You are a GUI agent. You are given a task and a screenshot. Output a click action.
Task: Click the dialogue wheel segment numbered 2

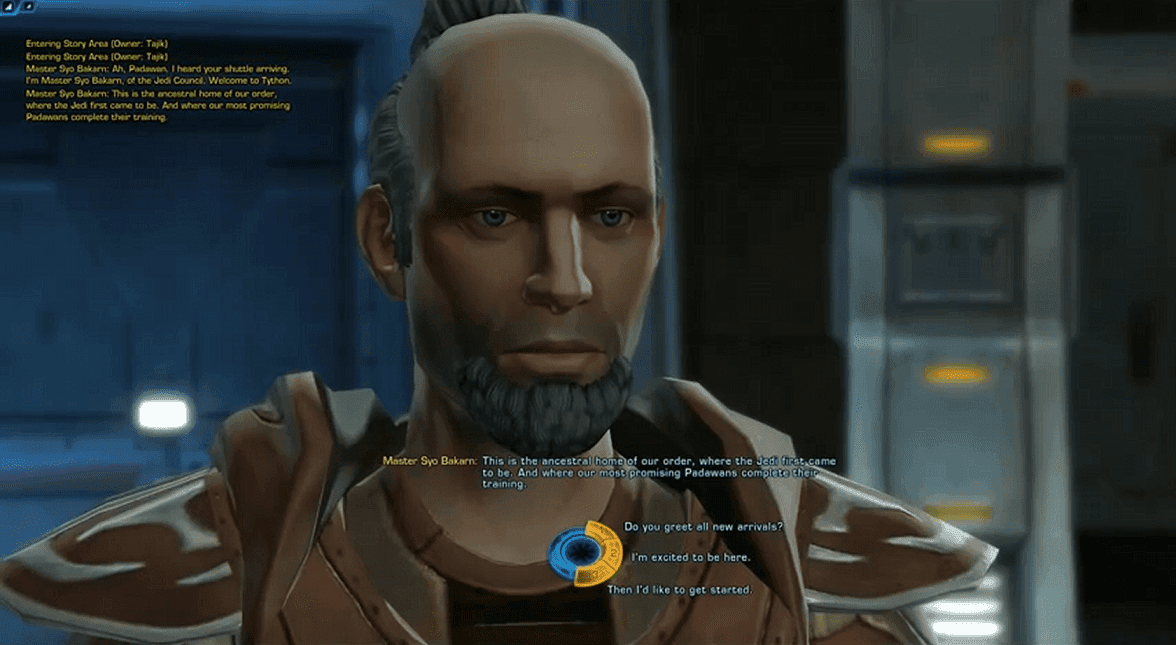click(x=613, y=553)
